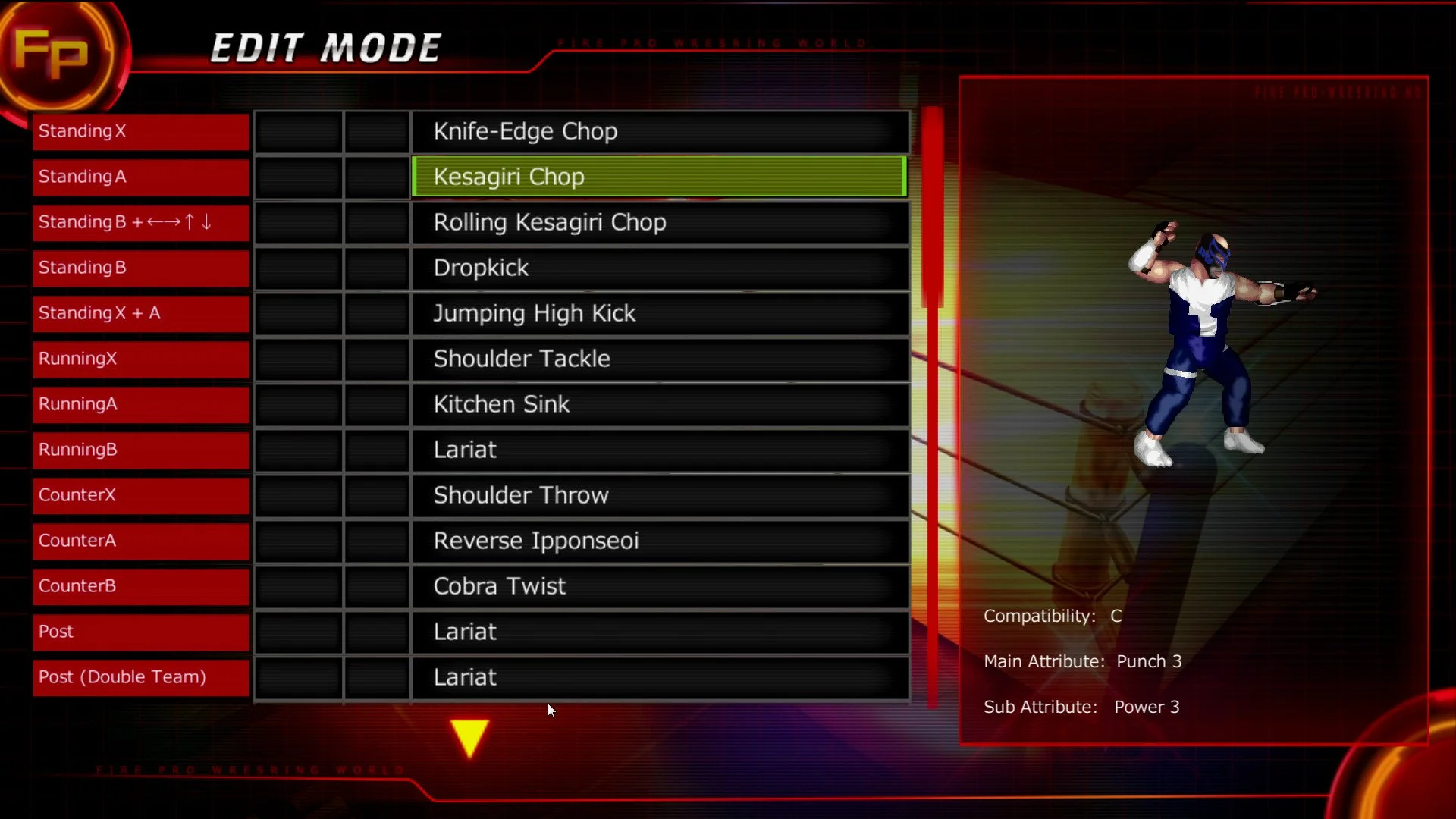Image resolution: width=1456 pixels, height=819 pixels.
Task: Select the Standing X move slot
Action: pos(140,131)
